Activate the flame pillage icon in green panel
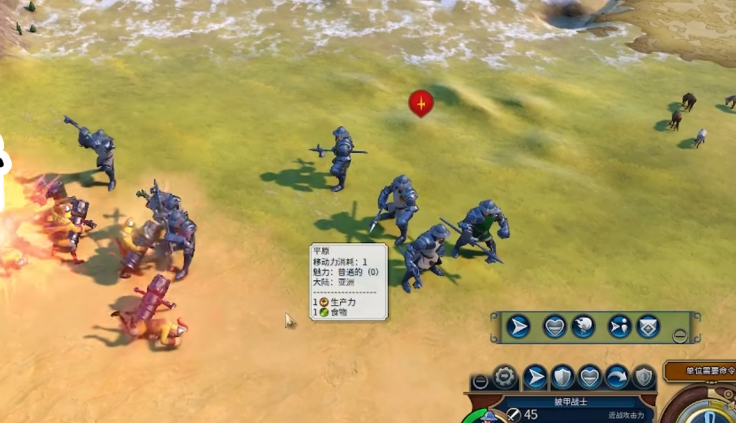This screenshot has height=423, width=736. coord(583,326)
